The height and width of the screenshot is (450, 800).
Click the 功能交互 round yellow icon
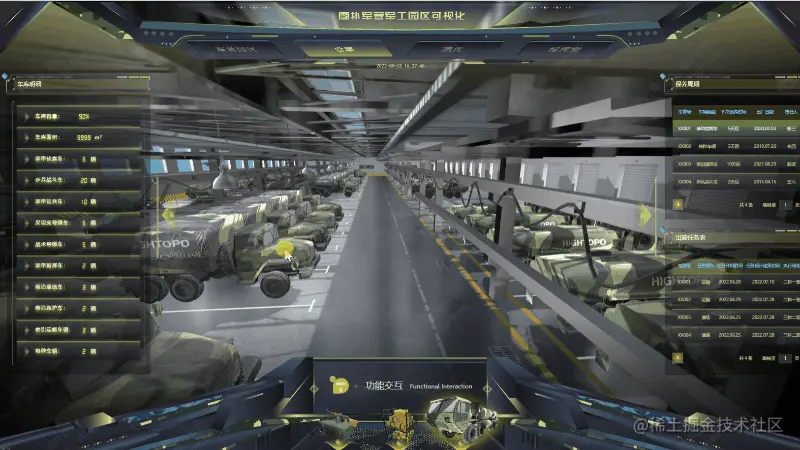[341, 385]
